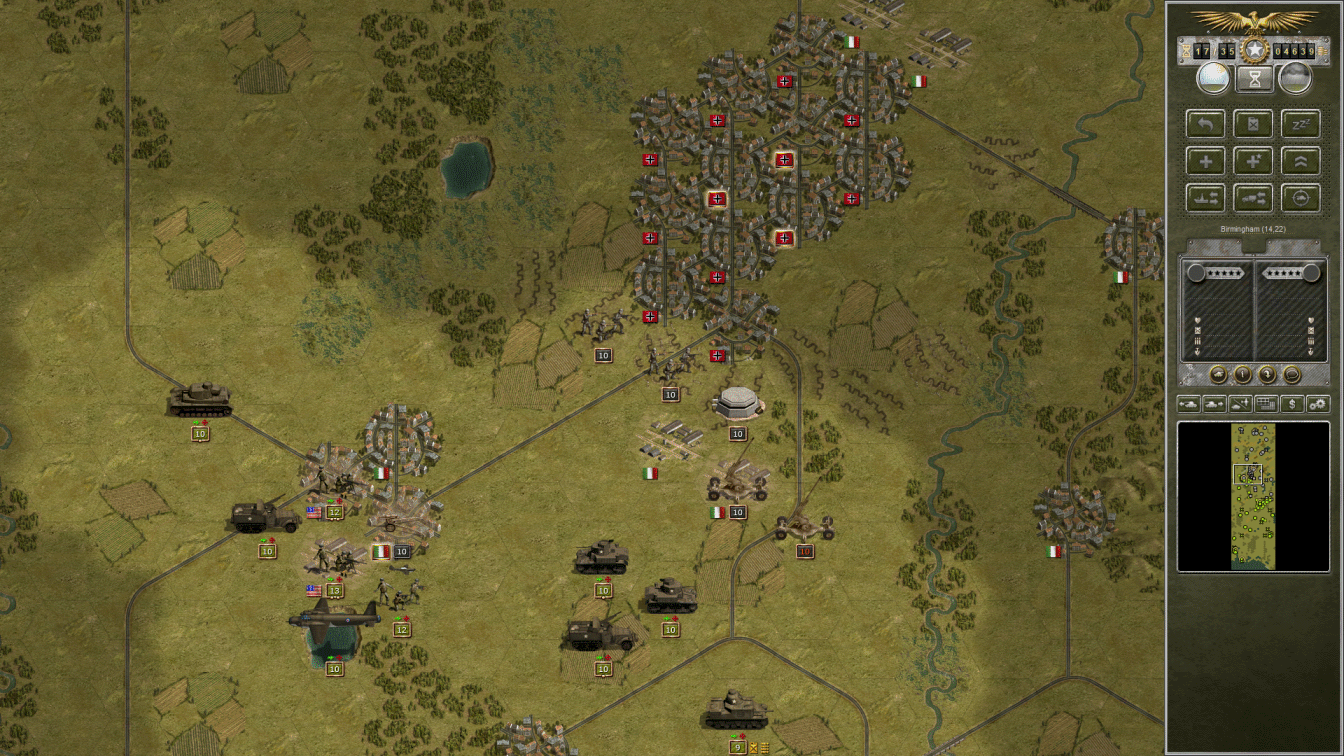Select the Reinforce unit plus icon
Viewport: 1344px width, 756px height.
(x=1206, y=161)
